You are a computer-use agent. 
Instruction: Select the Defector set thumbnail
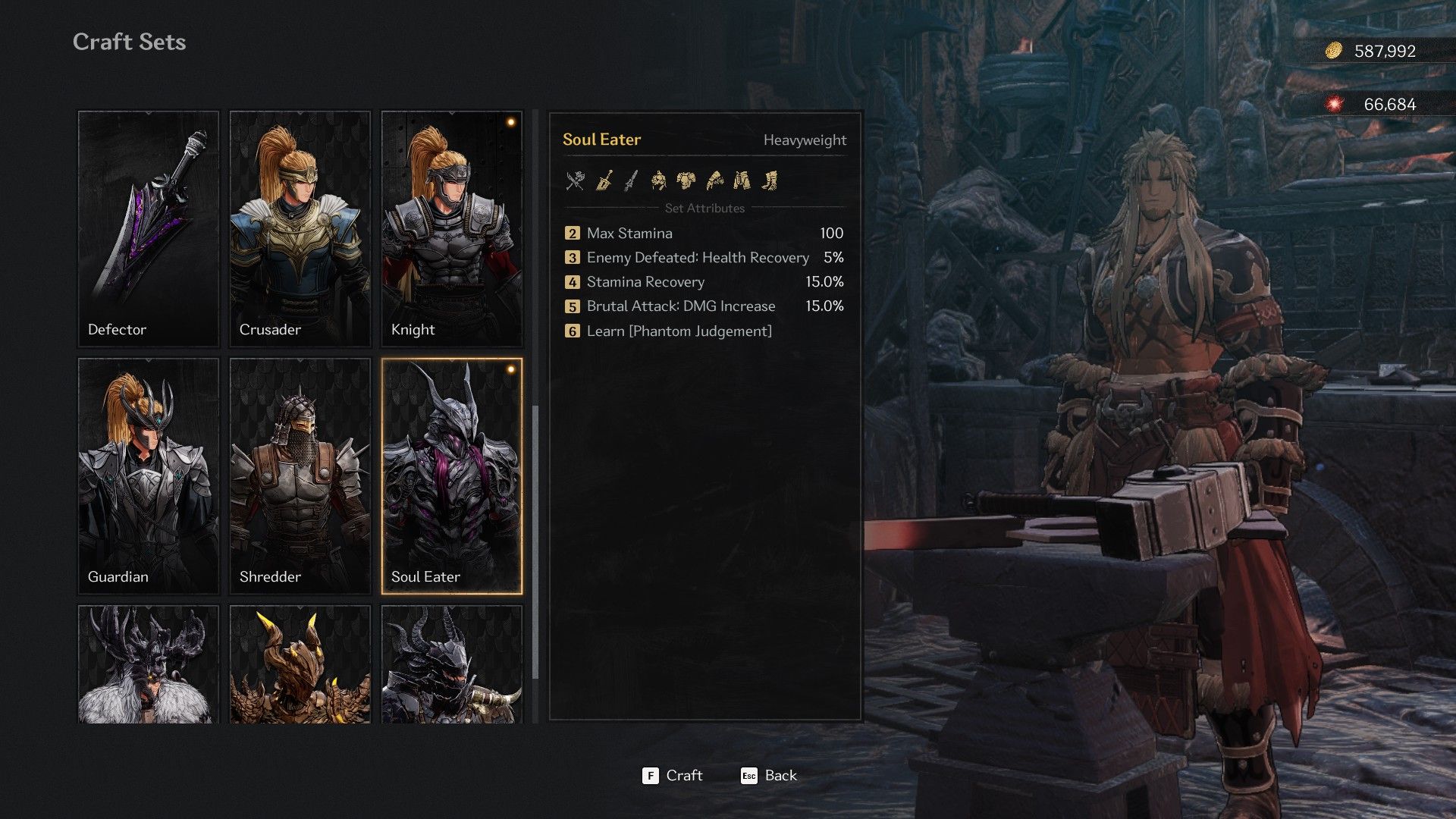click(x=148, y=227)
